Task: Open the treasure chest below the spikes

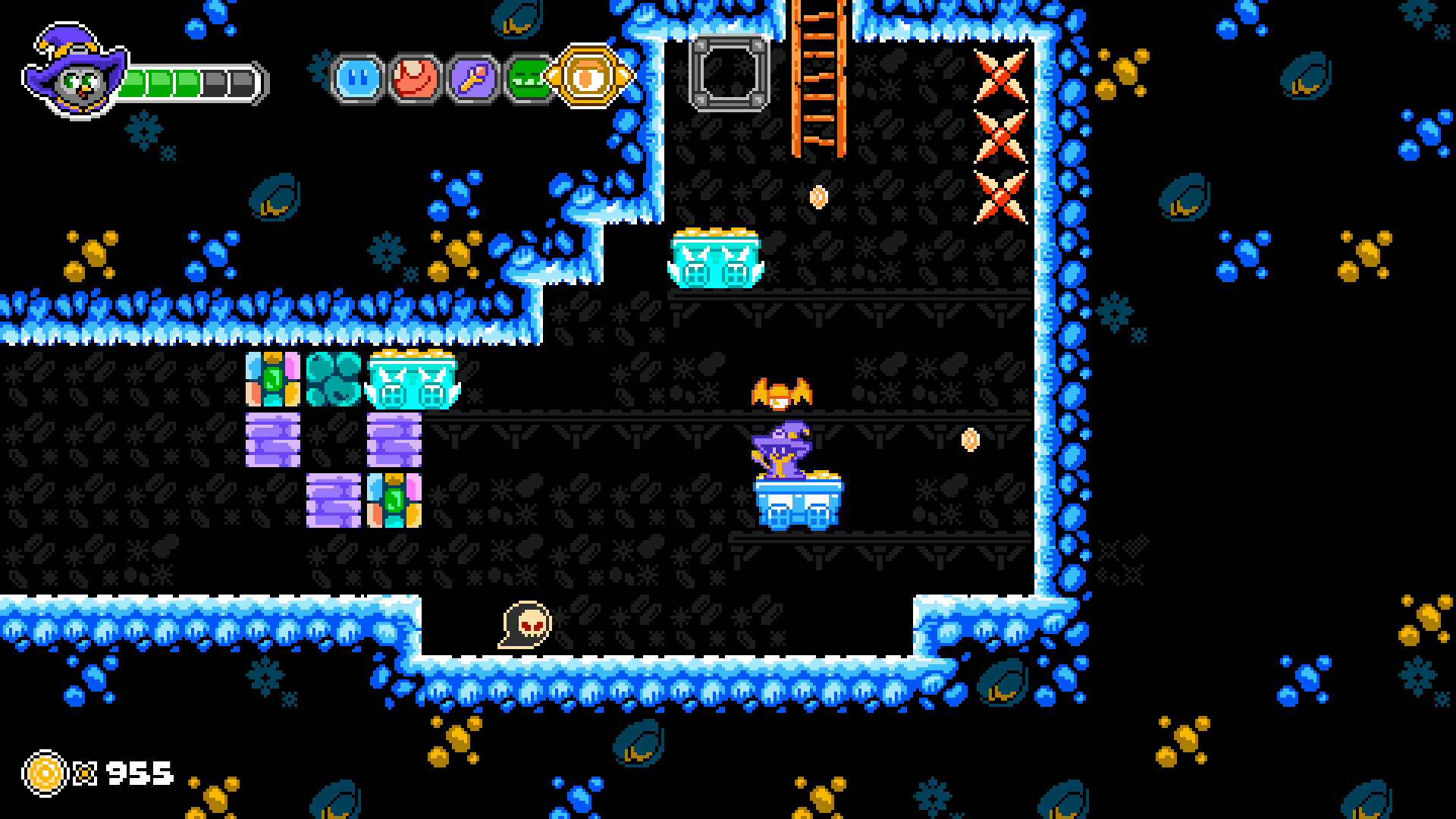Action: point(717,258)
